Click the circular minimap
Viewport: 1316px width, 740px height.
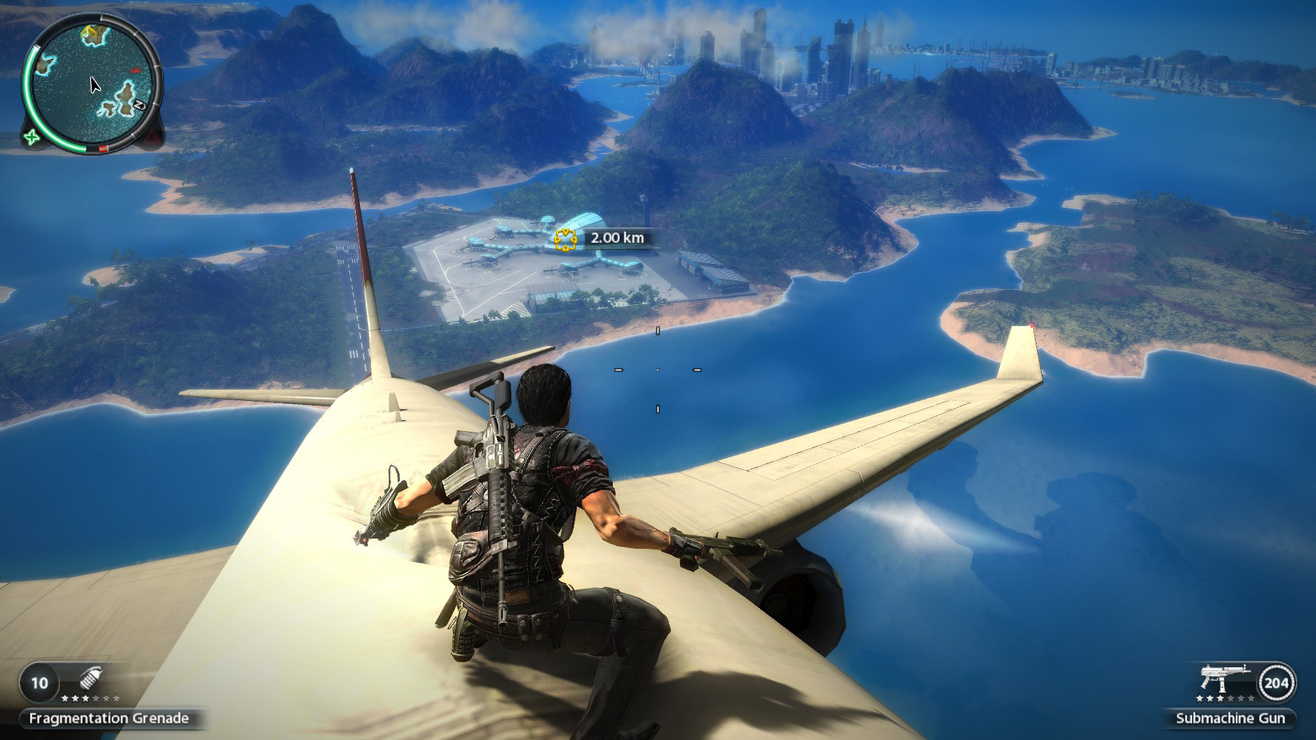pos(92,84)
